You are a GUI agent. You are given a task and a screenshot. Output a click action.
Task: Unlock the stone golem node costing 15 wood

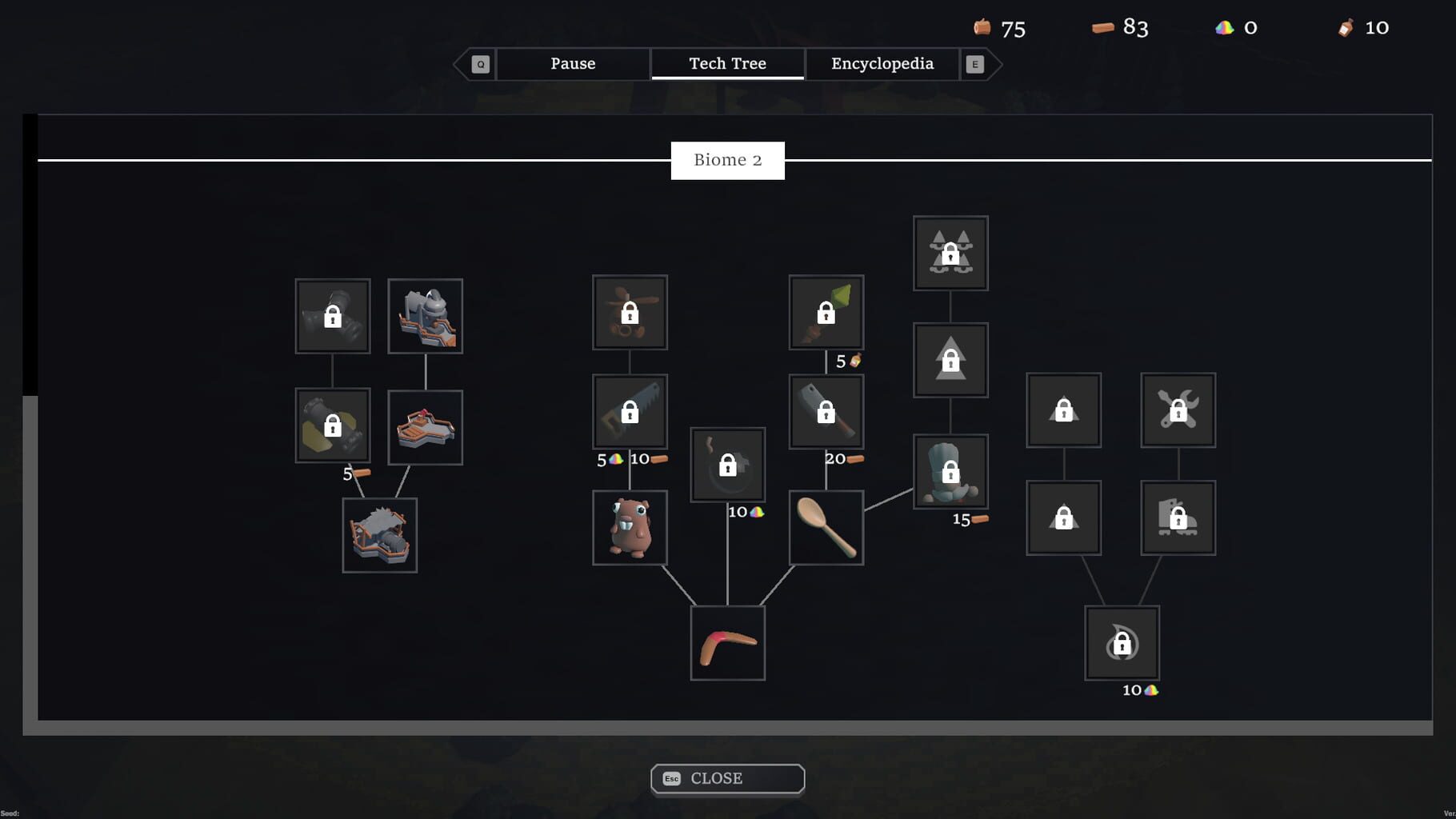pyautogui.click(x=950, y=472)
